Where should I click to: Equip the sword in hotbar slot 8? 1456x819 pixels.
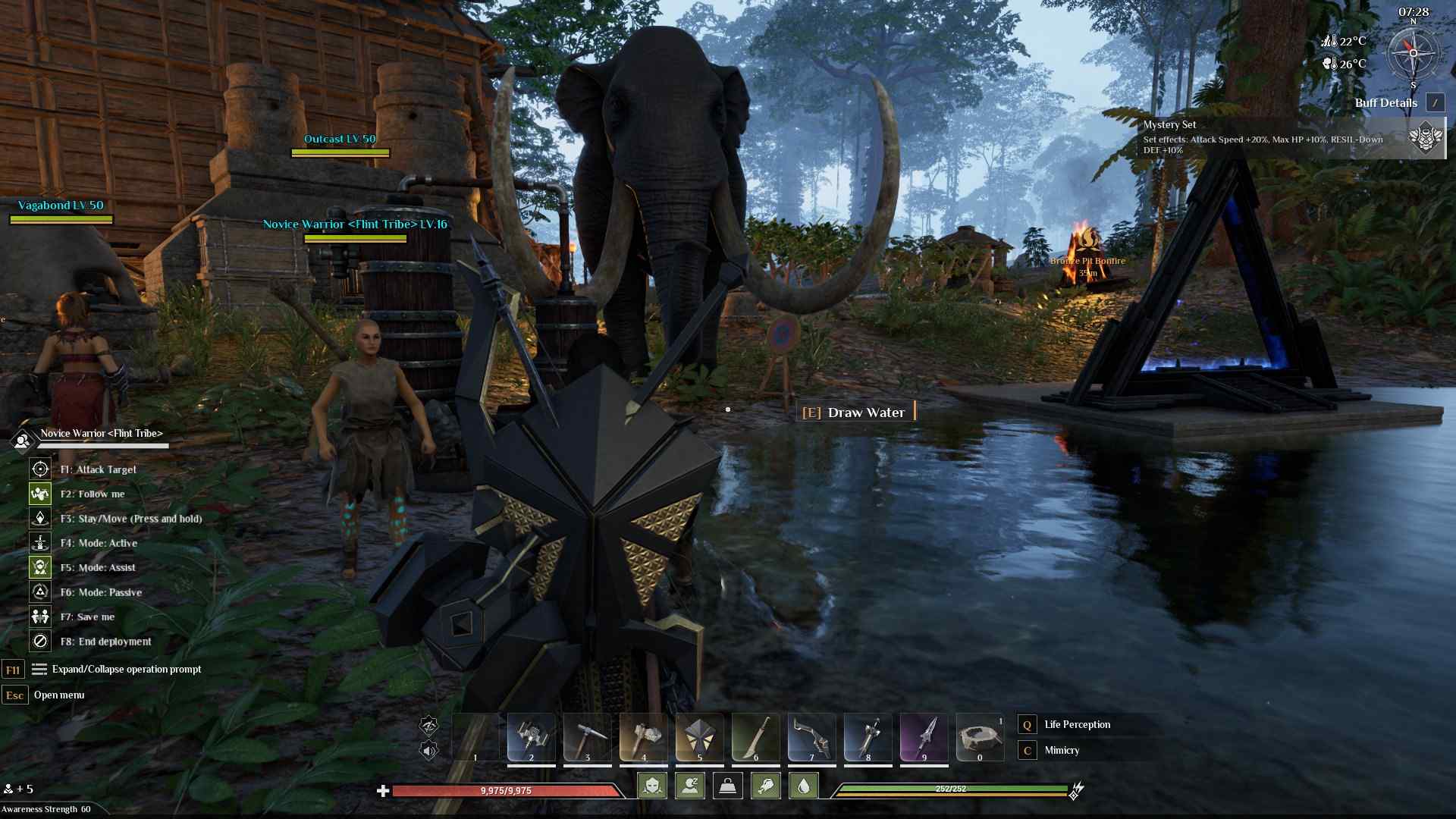pos(868,737)
